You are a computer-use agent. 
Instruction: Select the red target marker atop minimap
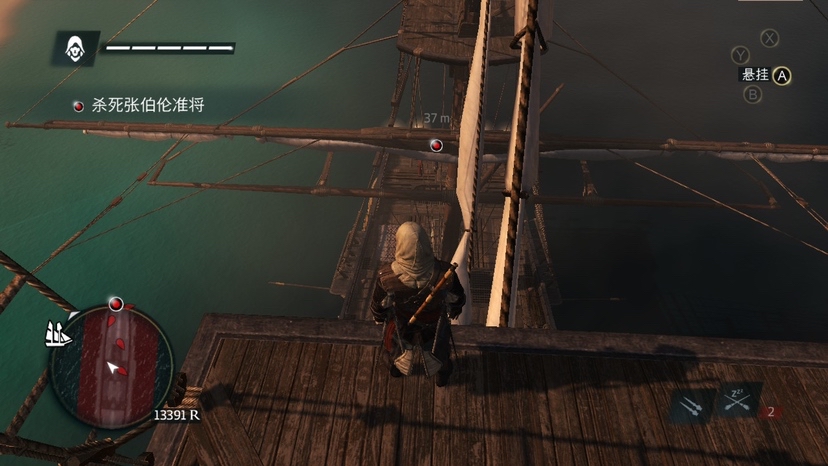(116, 303)
